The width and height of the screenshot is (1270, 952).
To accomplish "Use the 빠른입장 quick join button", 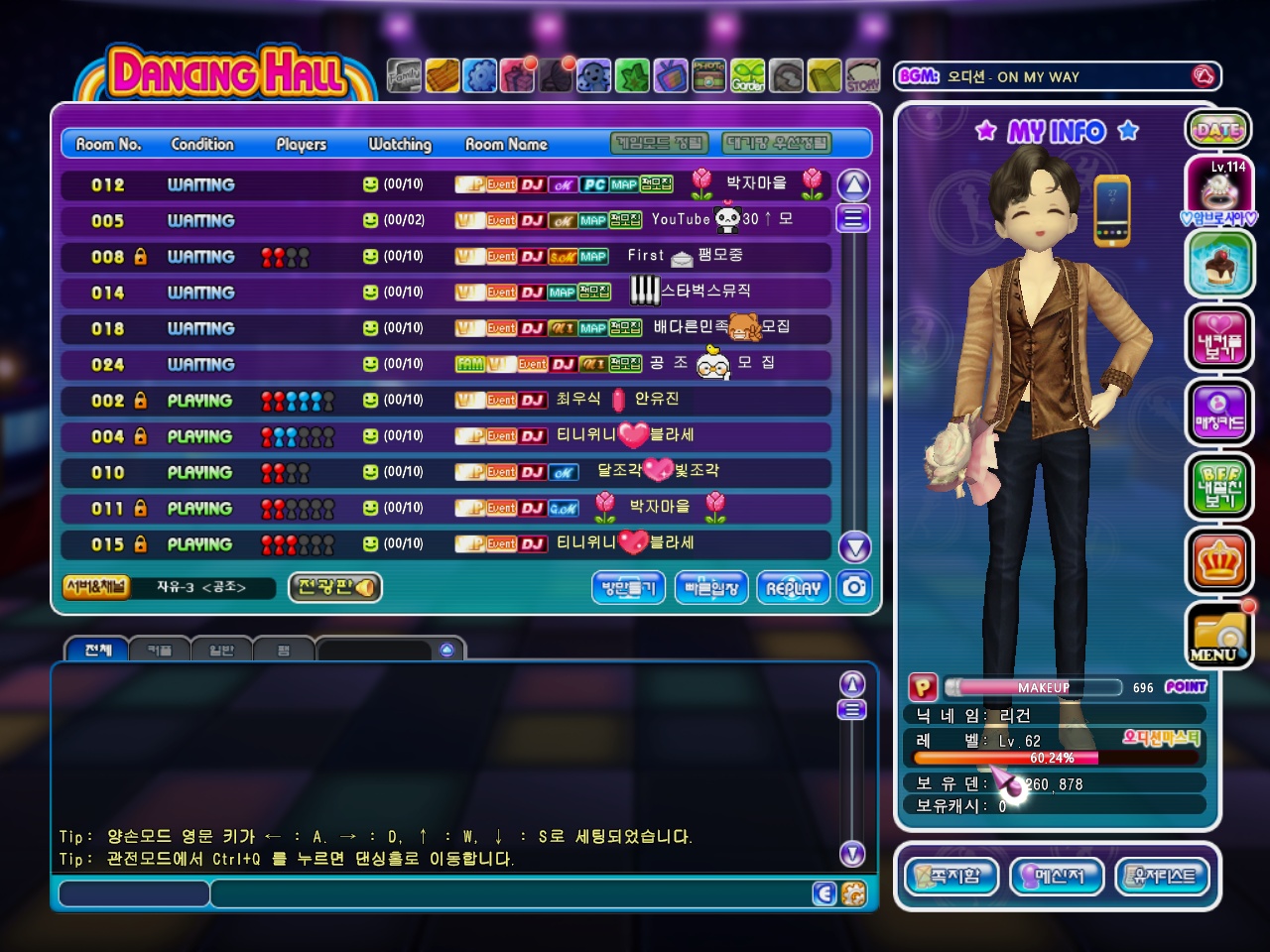I will coord(711,588).
